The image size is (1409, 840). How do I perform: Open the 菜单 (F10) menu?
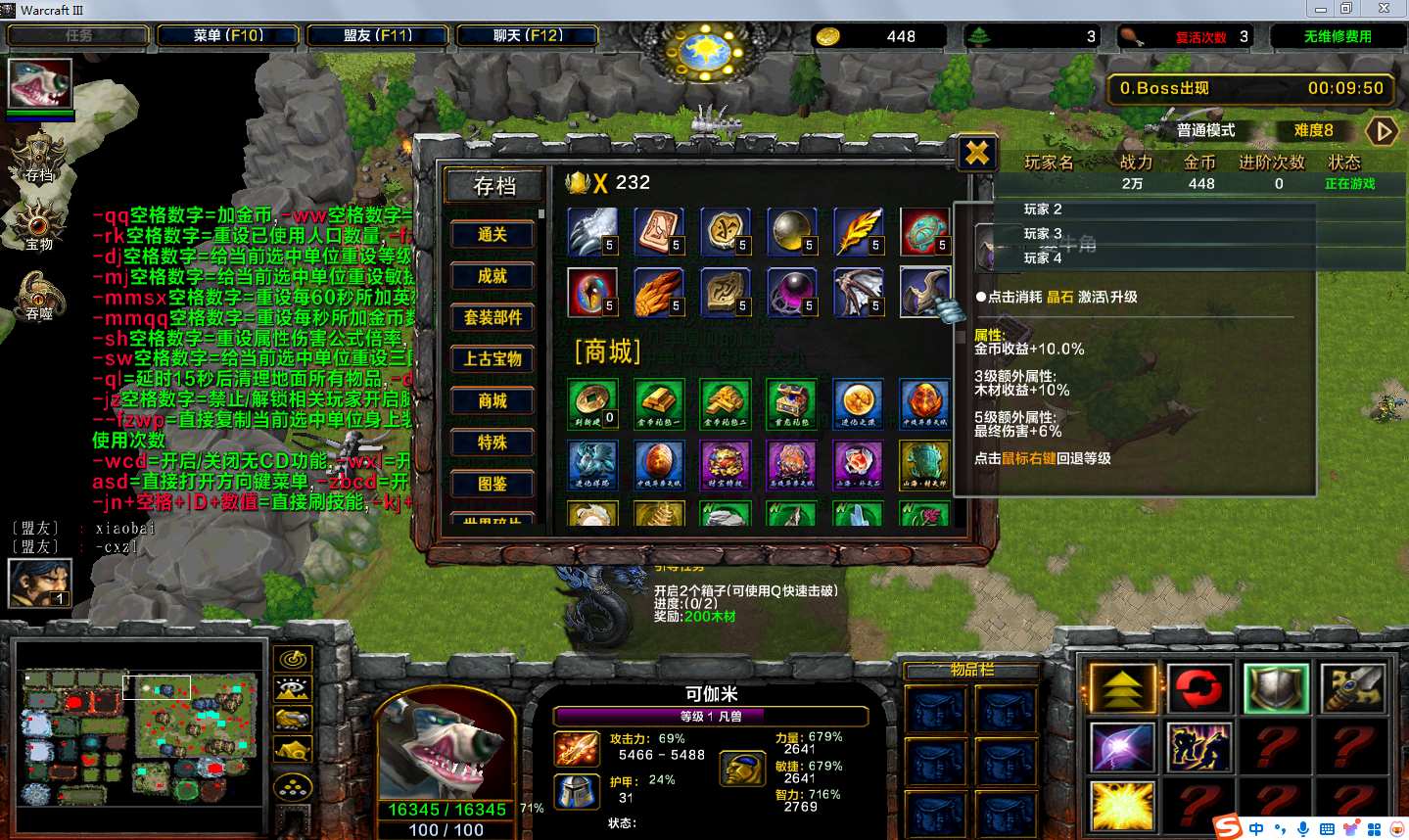[x=228, y=36]
